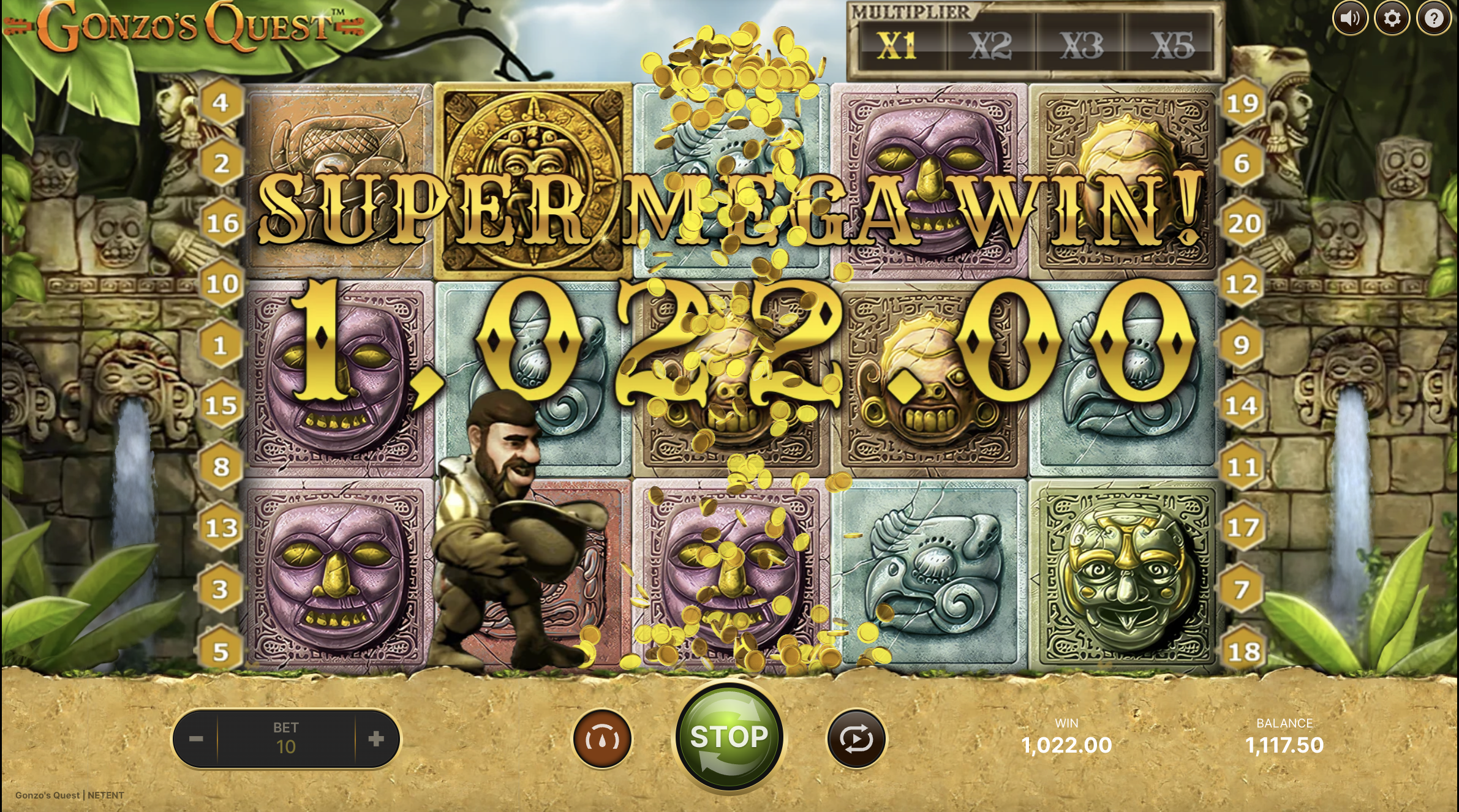Stop the spin with the green STOP button
This screenshot has width=1459, height=812.
pyautogui.click(x=729, y=737)
